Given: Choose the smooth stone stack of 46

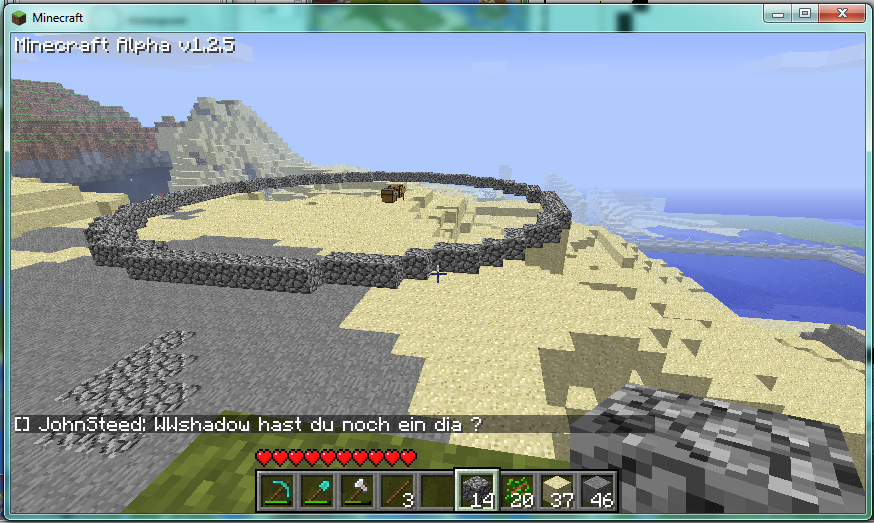Looking at the screenshot, I should pos(597,491).
